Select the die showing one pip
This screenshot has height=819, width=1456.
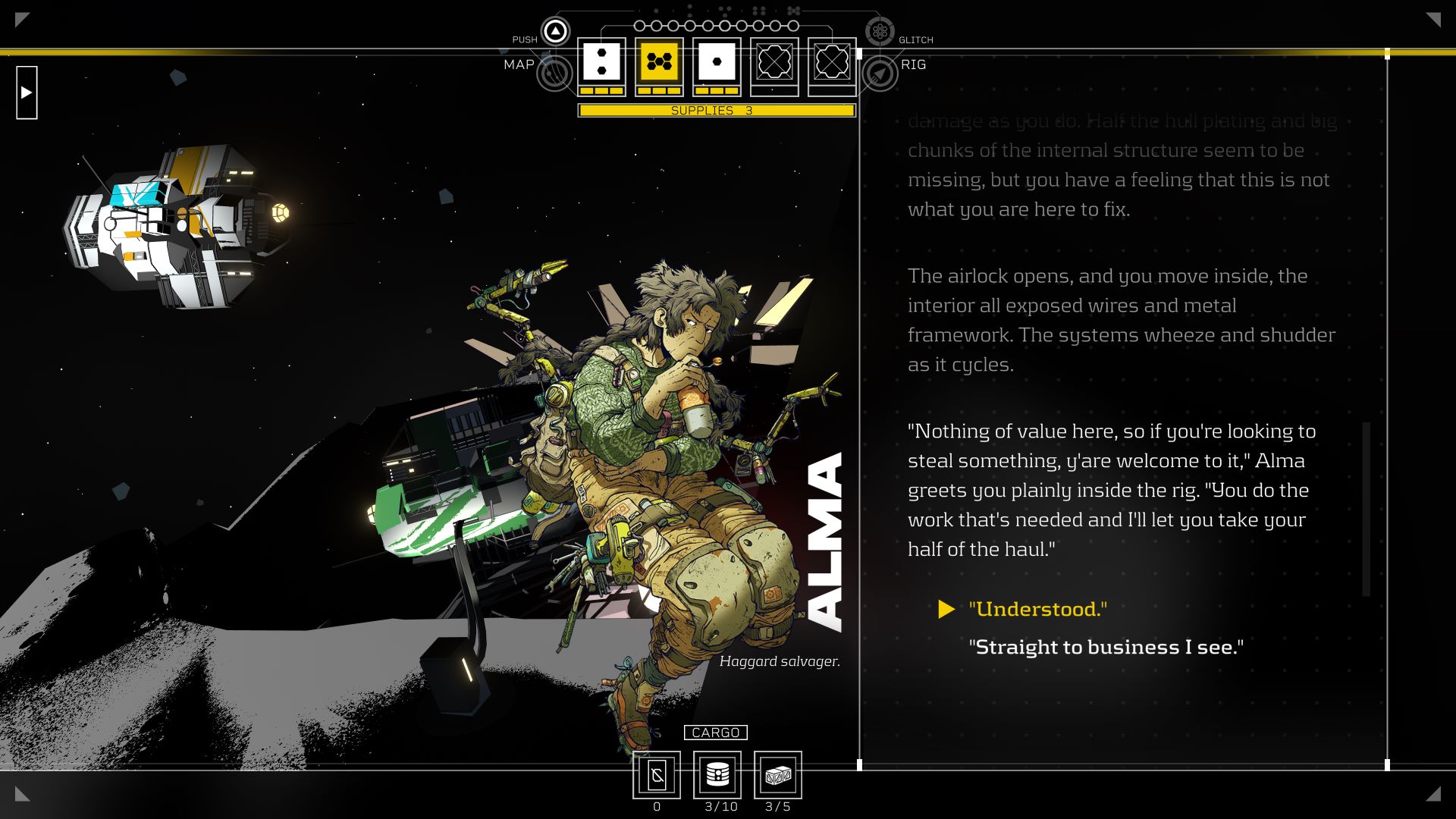tap(717, 61)
